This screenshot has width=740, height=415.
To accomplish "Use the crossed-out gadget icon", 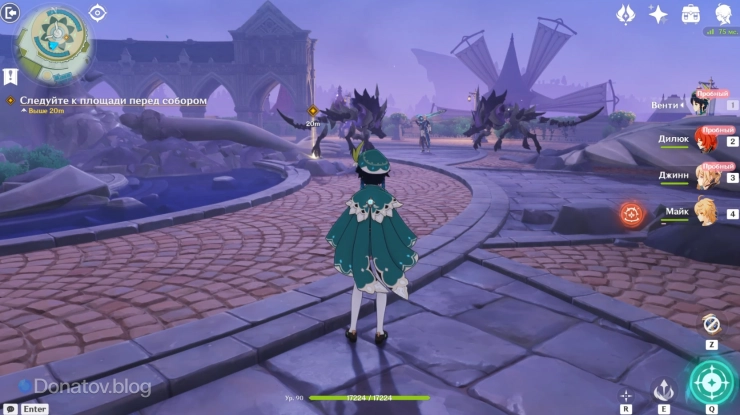I will point(711,324).
